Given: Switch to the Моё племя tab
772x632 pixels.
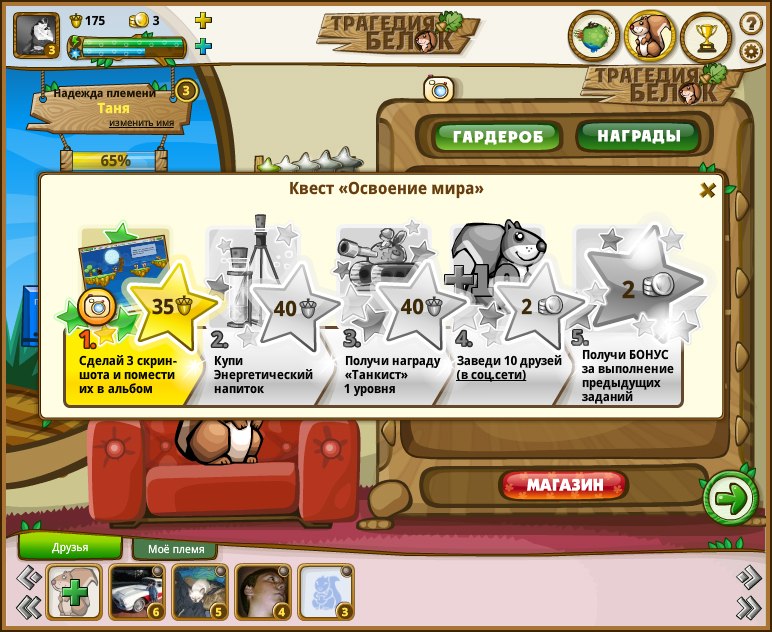Looking at the screenshot, I should (176, 549).
